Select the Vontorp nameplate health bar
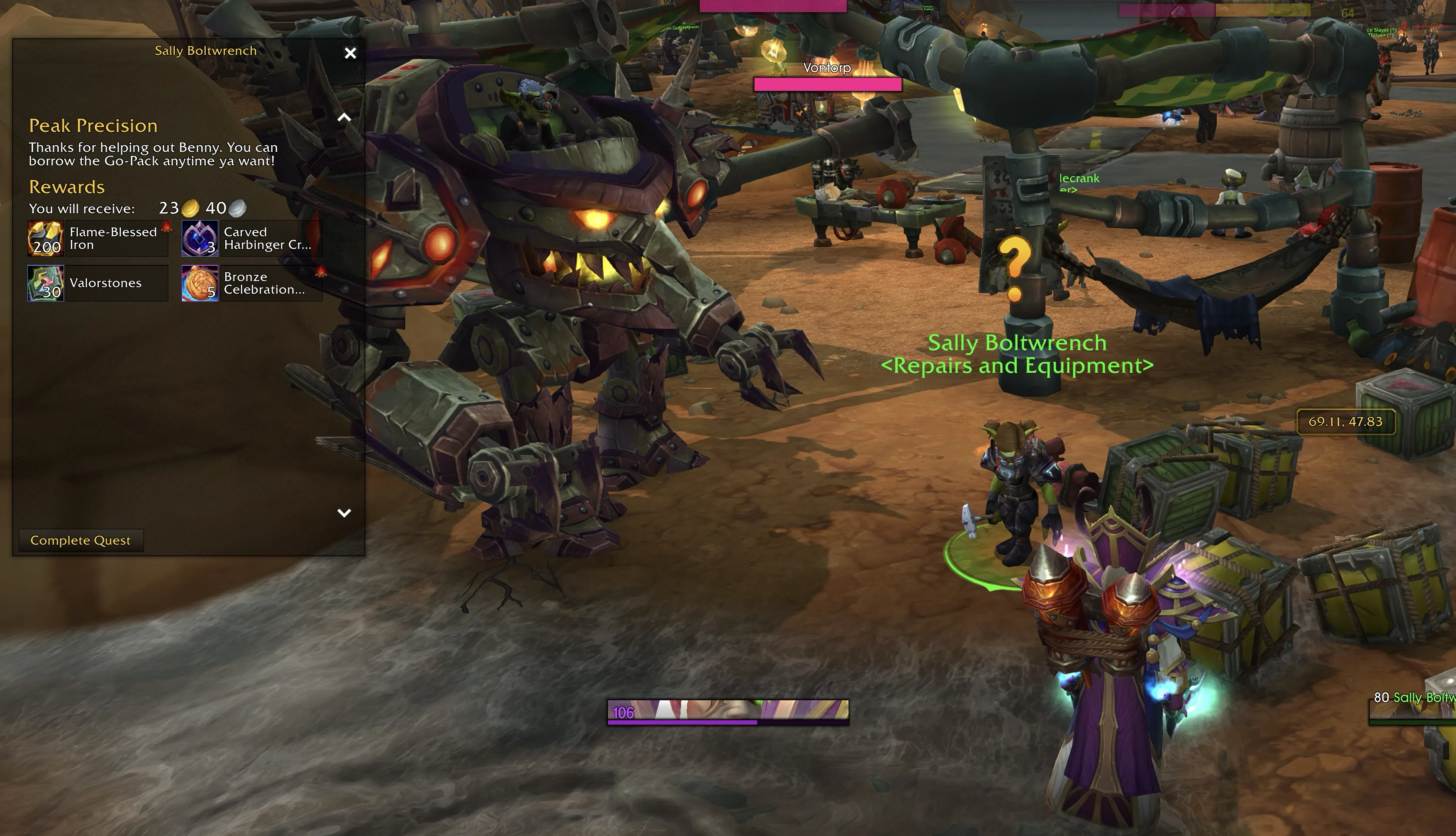The height and width of the screenshot is (836, 1456). pyautogui.click(x=827, y=85)
